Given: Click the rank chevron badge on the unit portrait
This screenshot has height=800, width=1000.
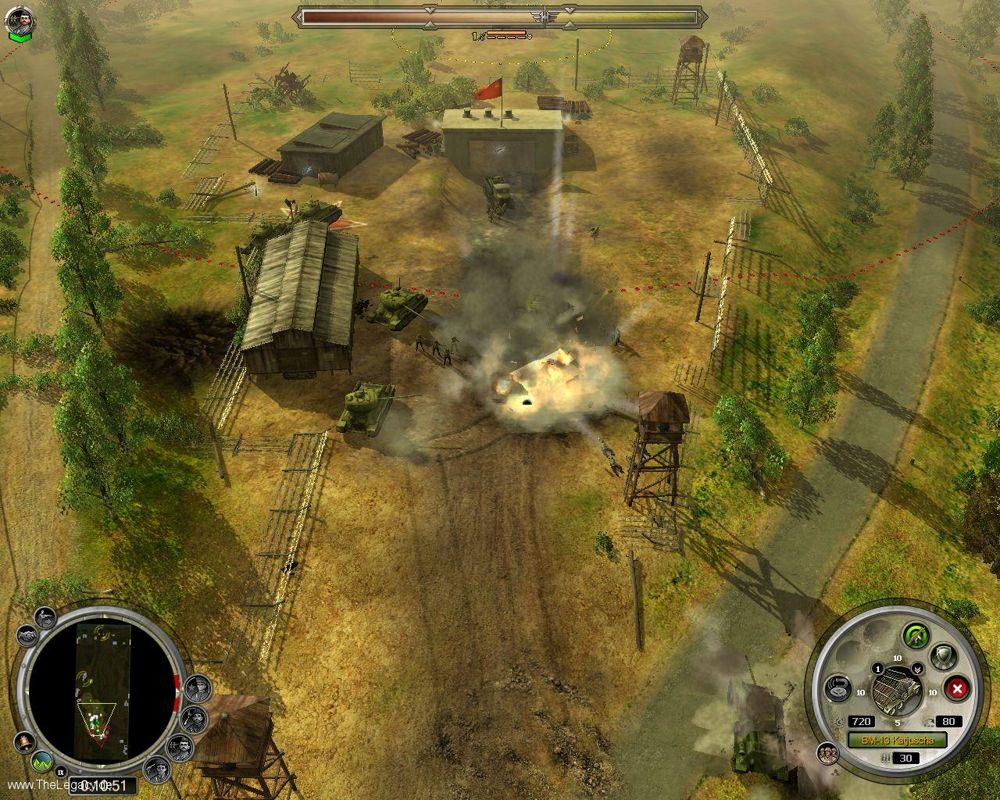Looking at the screenshot, I should pyautogui.click(x=917, y=668).
